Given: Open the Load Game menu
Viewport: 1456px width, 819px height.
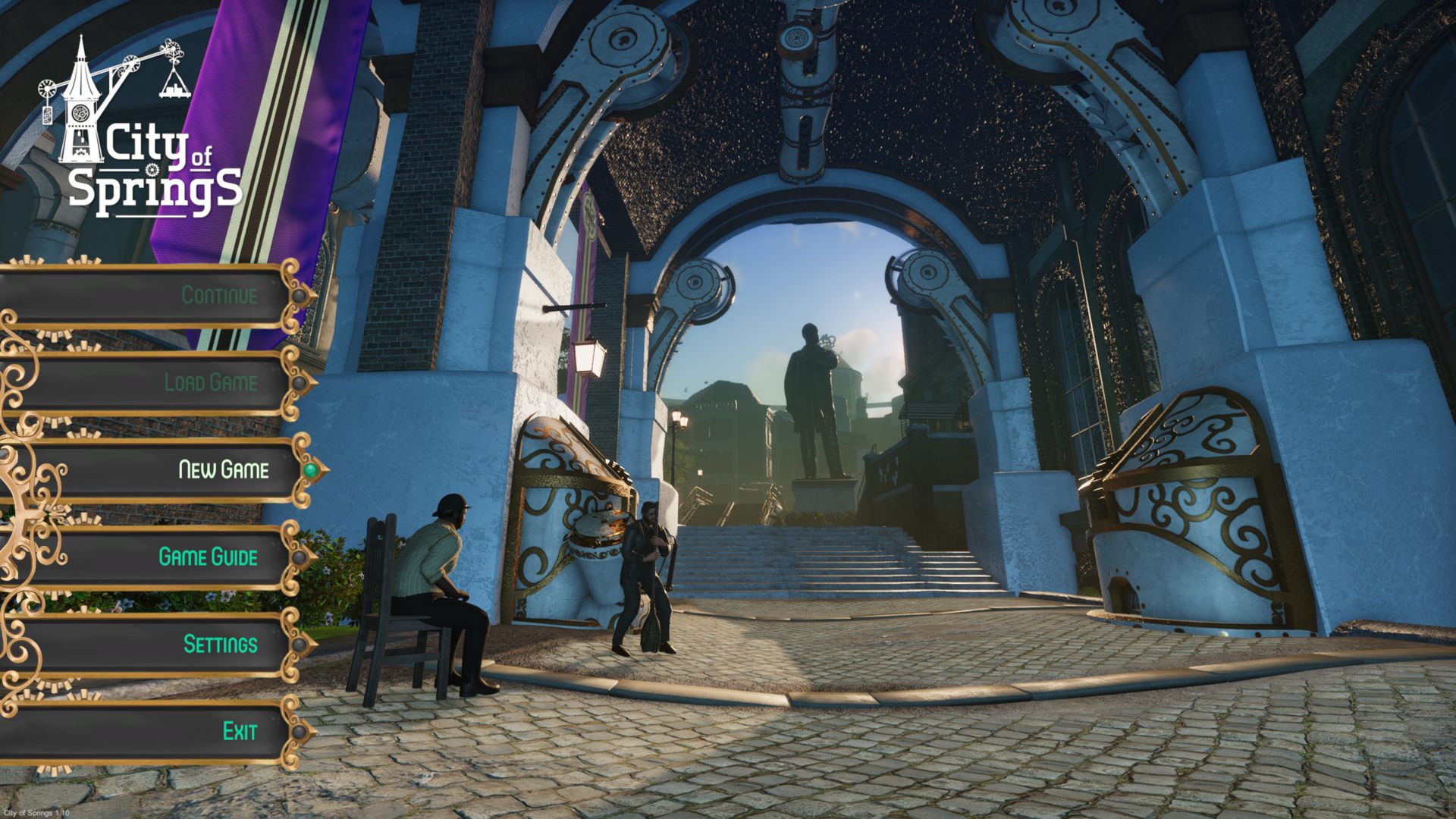Looking at the screenshot, I should (x=211, y=382).
